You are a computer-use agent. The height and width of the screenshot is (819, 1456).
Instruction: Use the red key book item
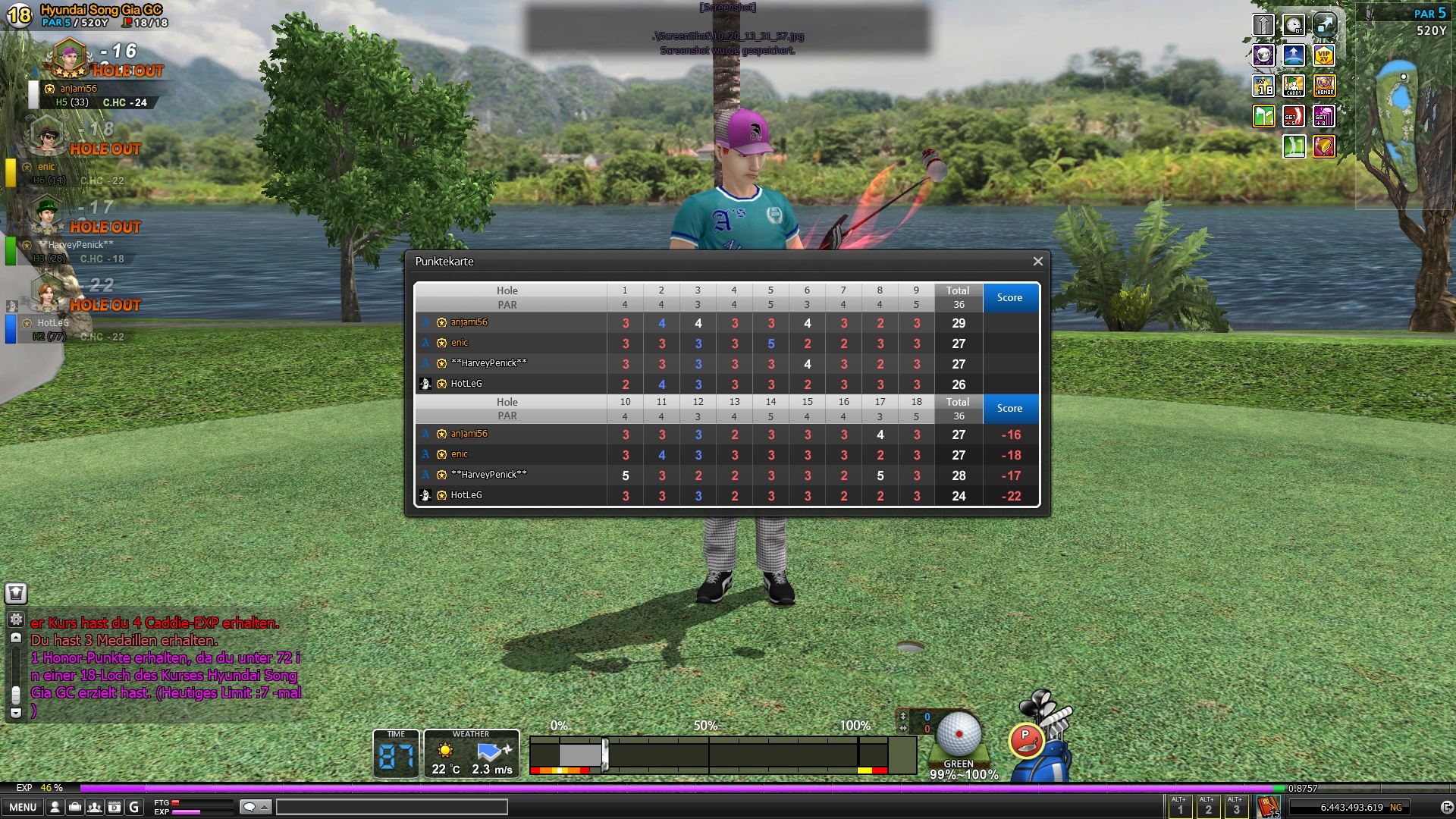coord(1268,806)
